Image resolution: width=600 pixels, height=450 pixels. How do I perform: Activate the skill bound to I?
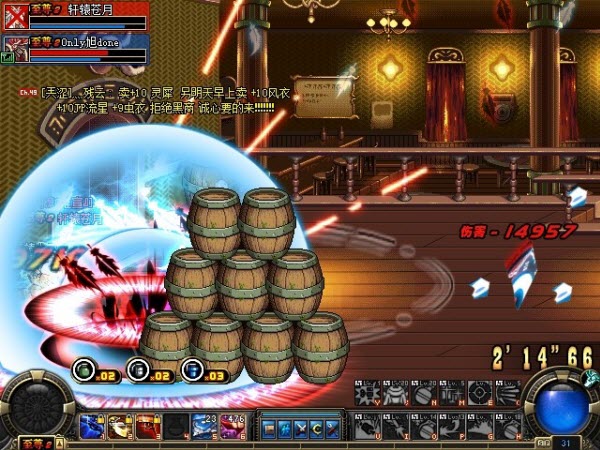tap(396, 424)
